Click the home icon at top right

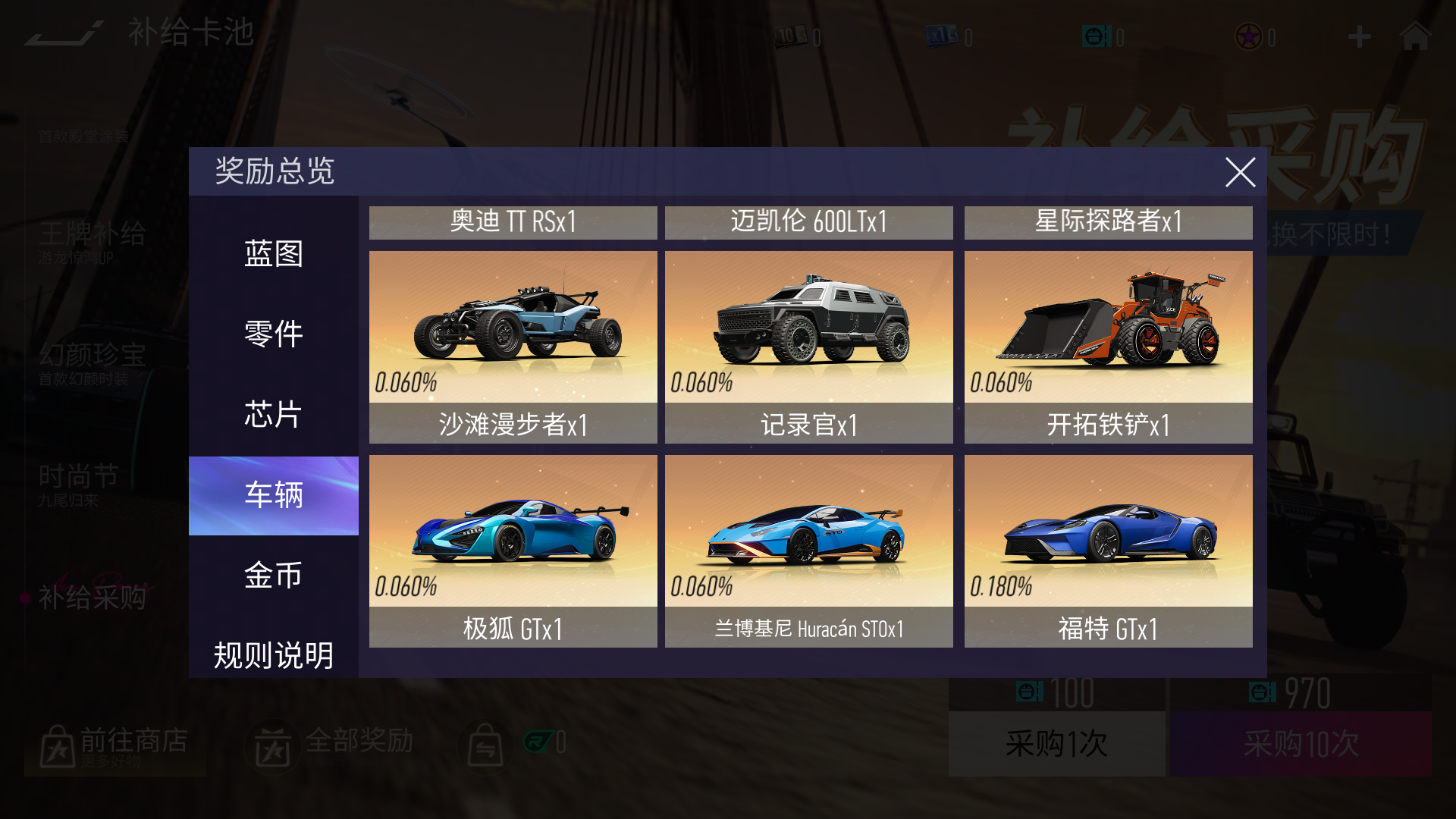point(1415,37)
